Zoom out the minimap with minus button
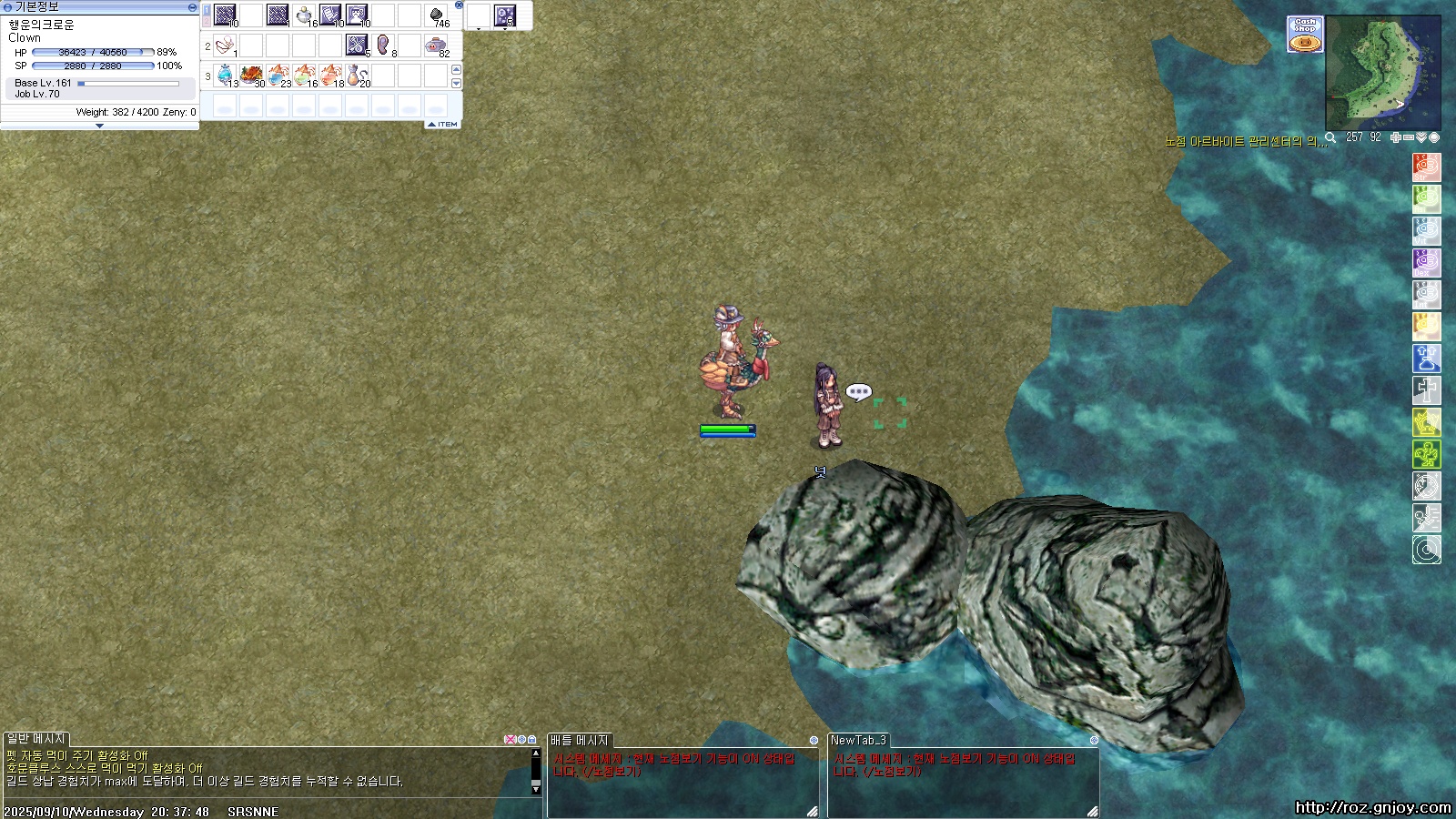Screen dimensions: 1456x819 tap(1409, 137)
